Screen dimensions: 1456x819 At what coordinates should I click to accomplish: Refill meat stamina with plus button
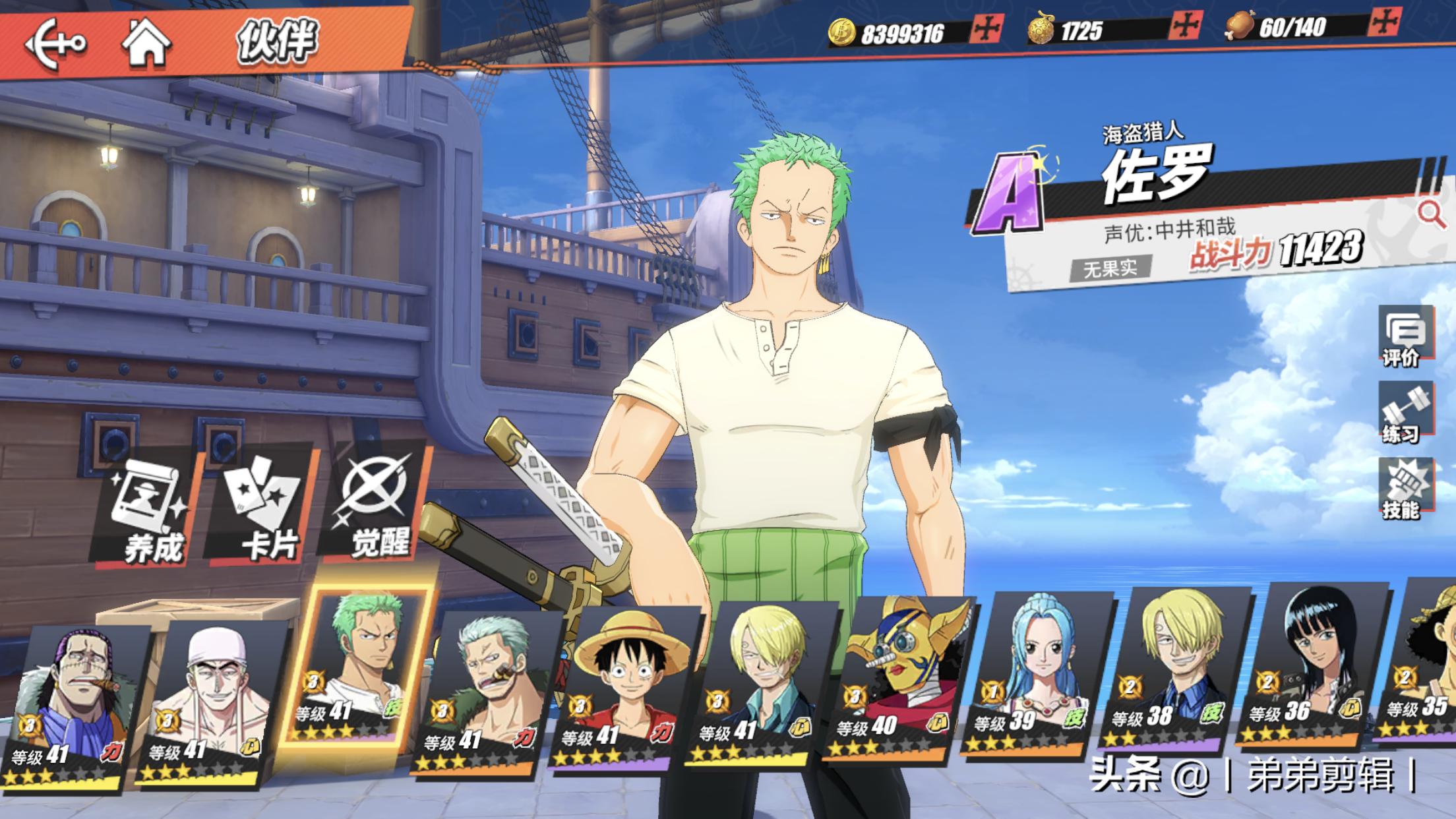click(x=1384, y=24)
